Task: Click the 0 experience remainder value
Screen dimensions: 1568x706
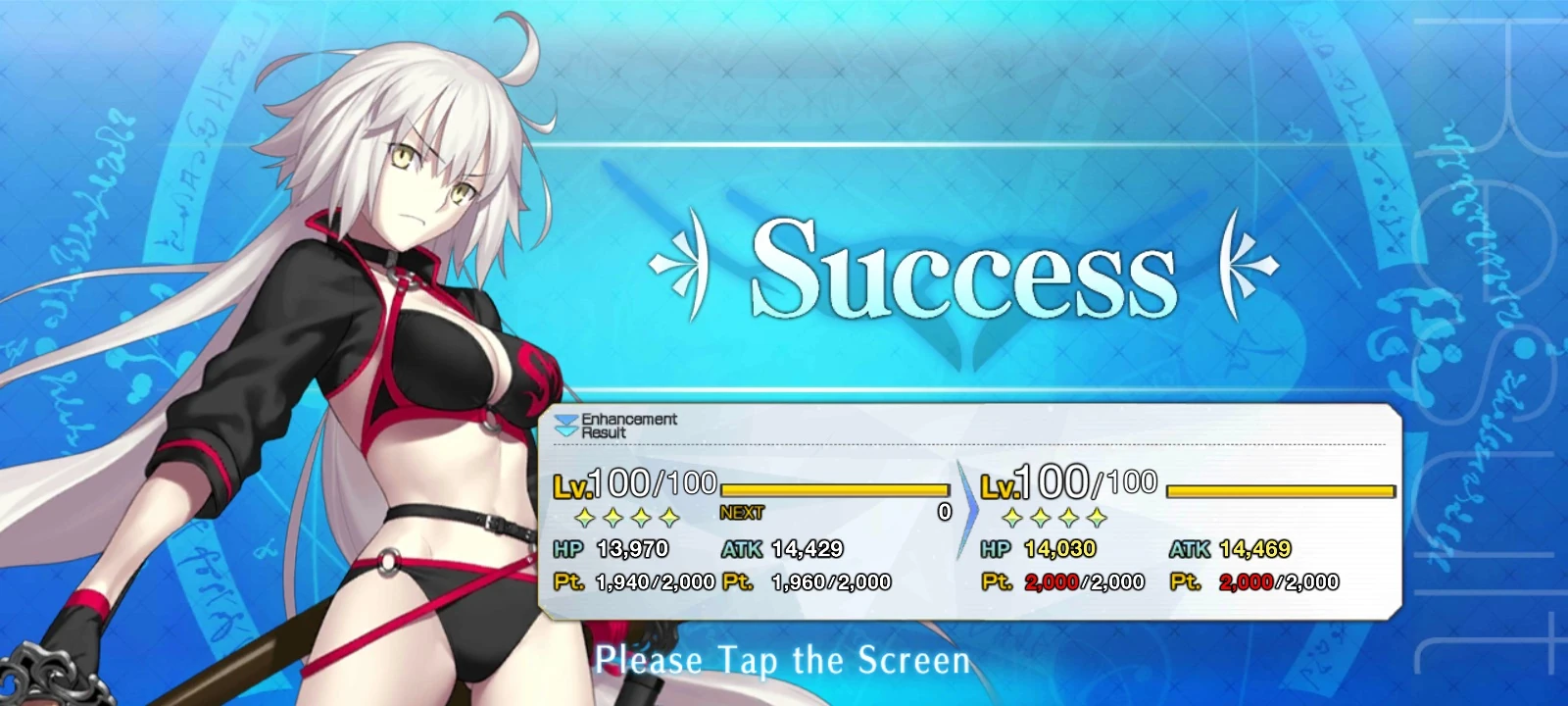Action: tap(943, 511)
